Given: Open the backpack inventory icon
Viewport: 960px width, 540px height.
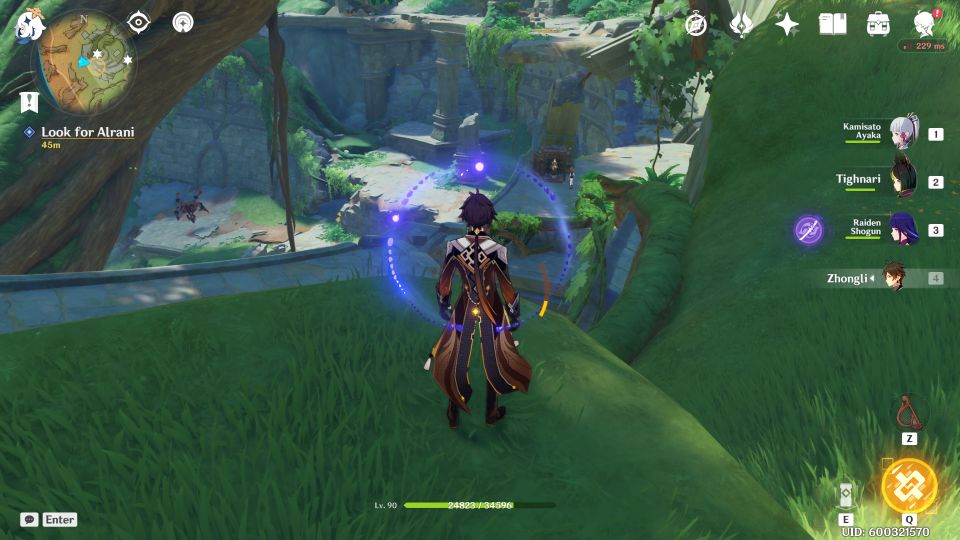Looking at the screenshot, I should pyautogui.click(x=879, y=23).
